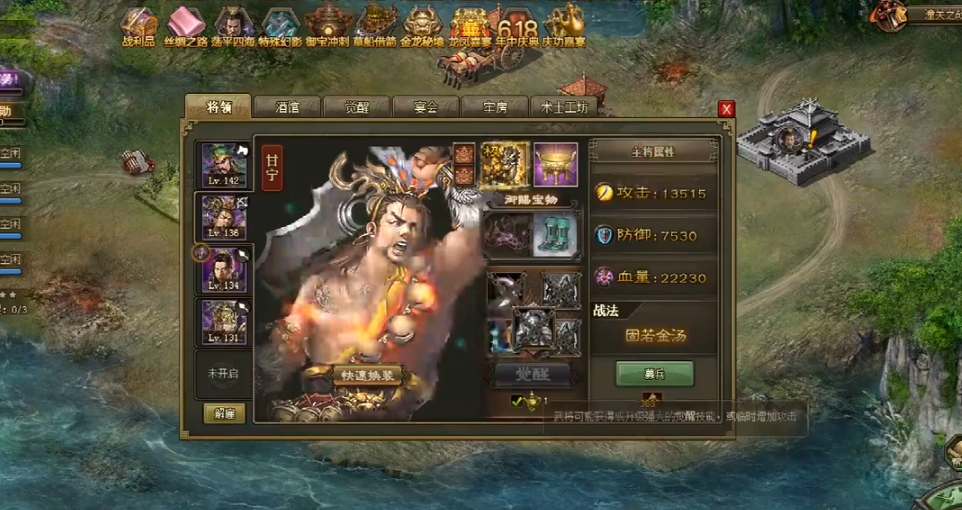
Task: Select the 宴会 tab
Action: [x=425, y=107]
